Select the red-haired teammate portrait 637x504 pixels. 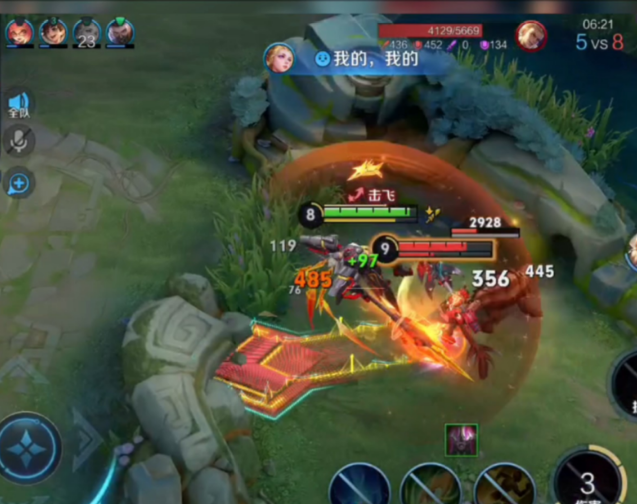(19, 33)
